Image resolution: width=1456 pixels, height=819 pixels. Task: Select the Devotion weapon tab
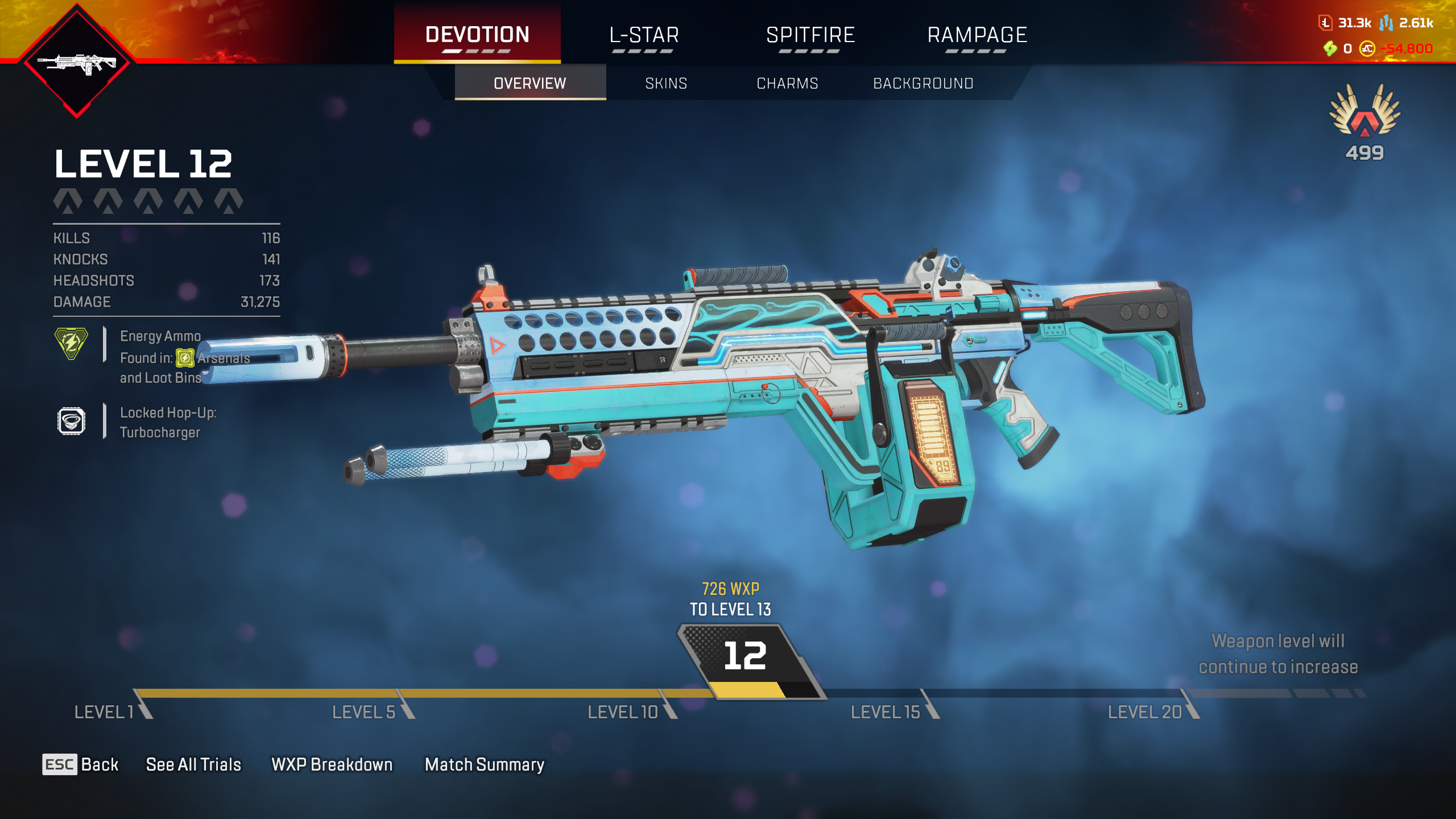tap(477, 35)
